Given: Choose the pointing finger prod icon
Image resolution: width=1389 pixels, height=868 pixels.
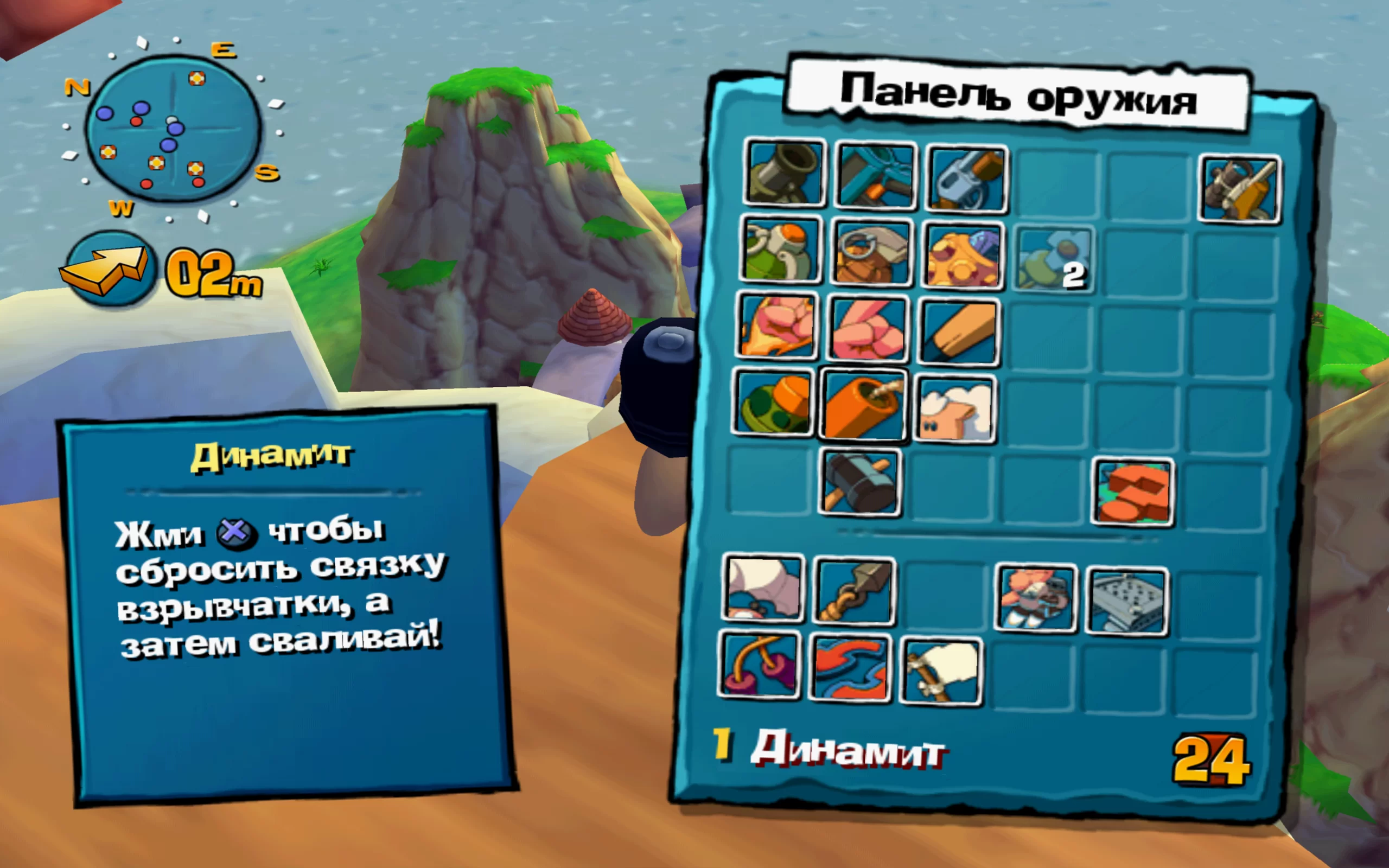Looking at the screenshot, I should coord(869,329).
